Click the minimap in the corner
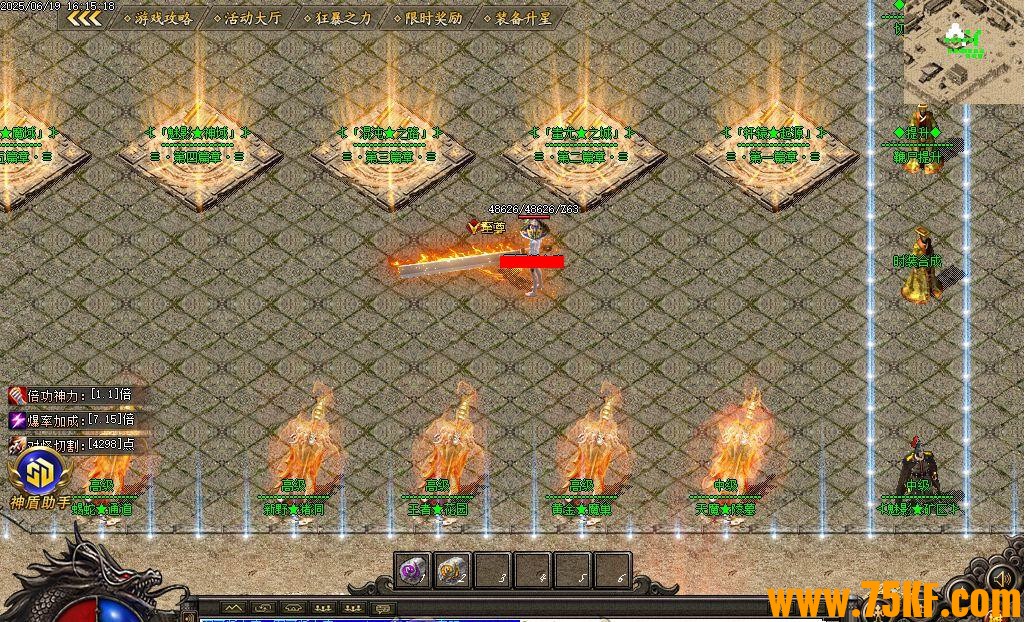Screen dimensions: 1025x622 [x=964, y=50]
